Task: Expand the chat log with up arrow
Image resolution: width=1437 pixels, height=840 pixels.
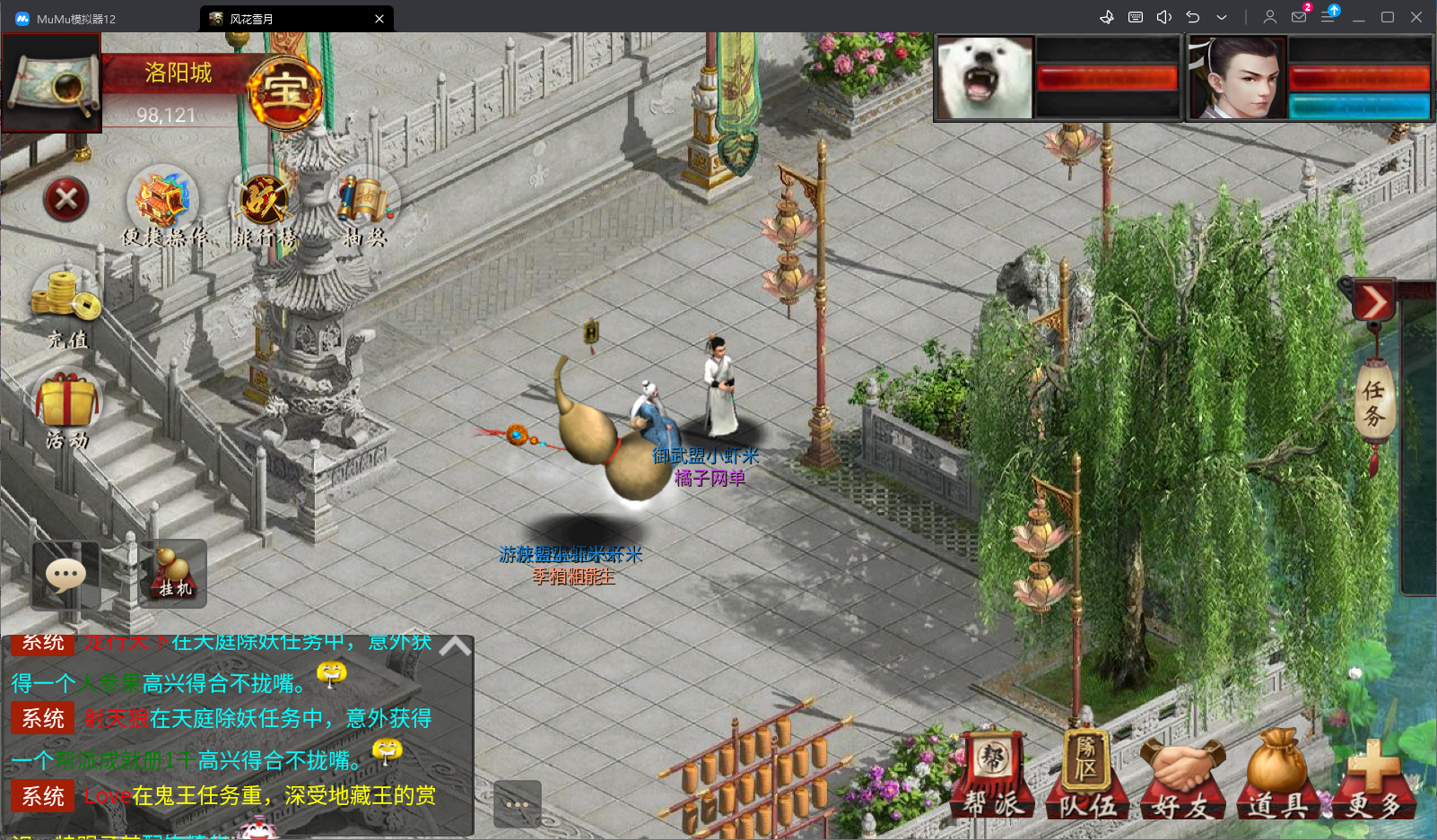Action: point(455,646)
